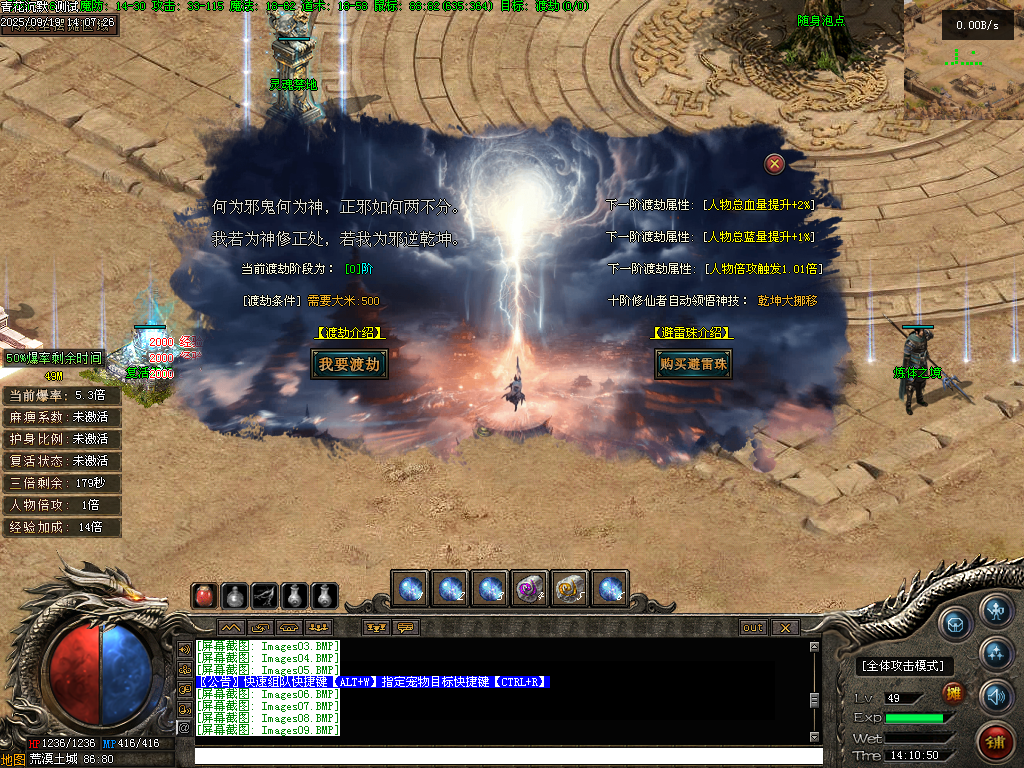Open the character sheet warrior icon
Image resolution: width=1024 pixels, height=768 pixels.
coord(996,610)
